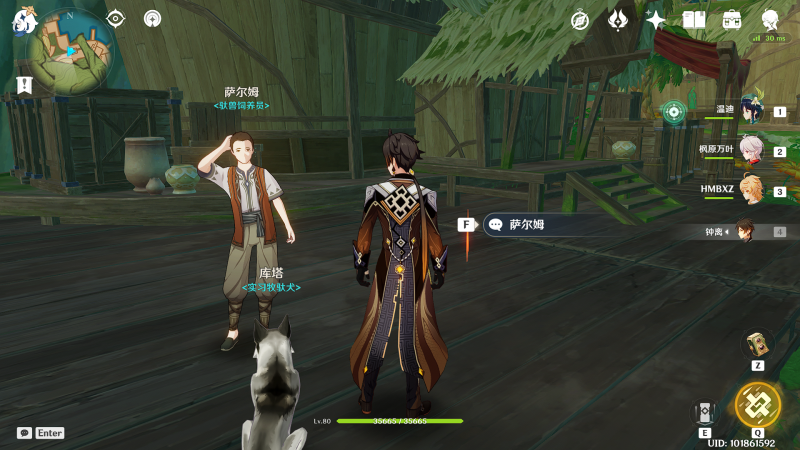Open the adventurer handbook book icon
The width and height of the screenshot is (800, 450).
coord(694,20)
